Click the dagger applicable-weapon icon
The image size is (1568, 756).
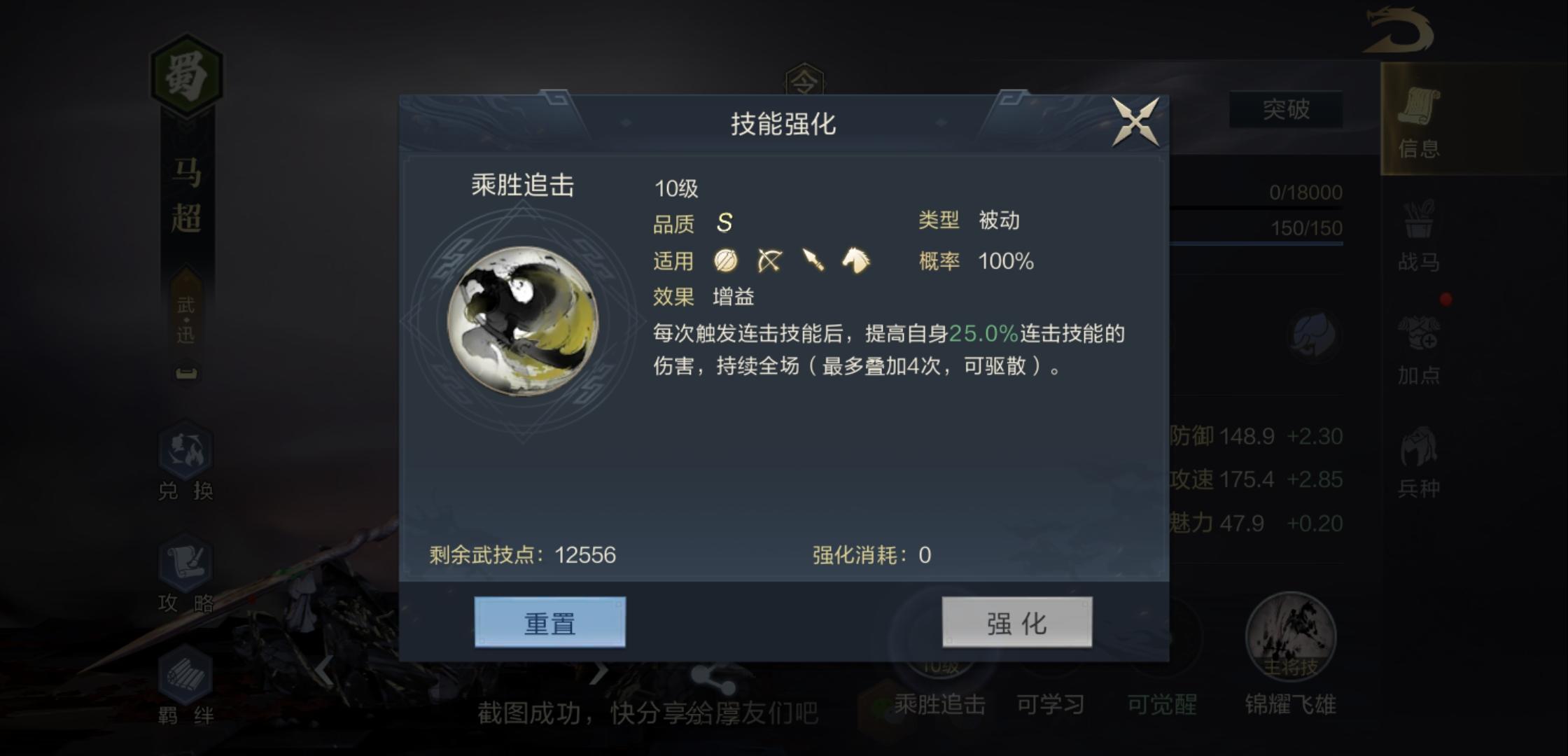click(x=814, y=260)
